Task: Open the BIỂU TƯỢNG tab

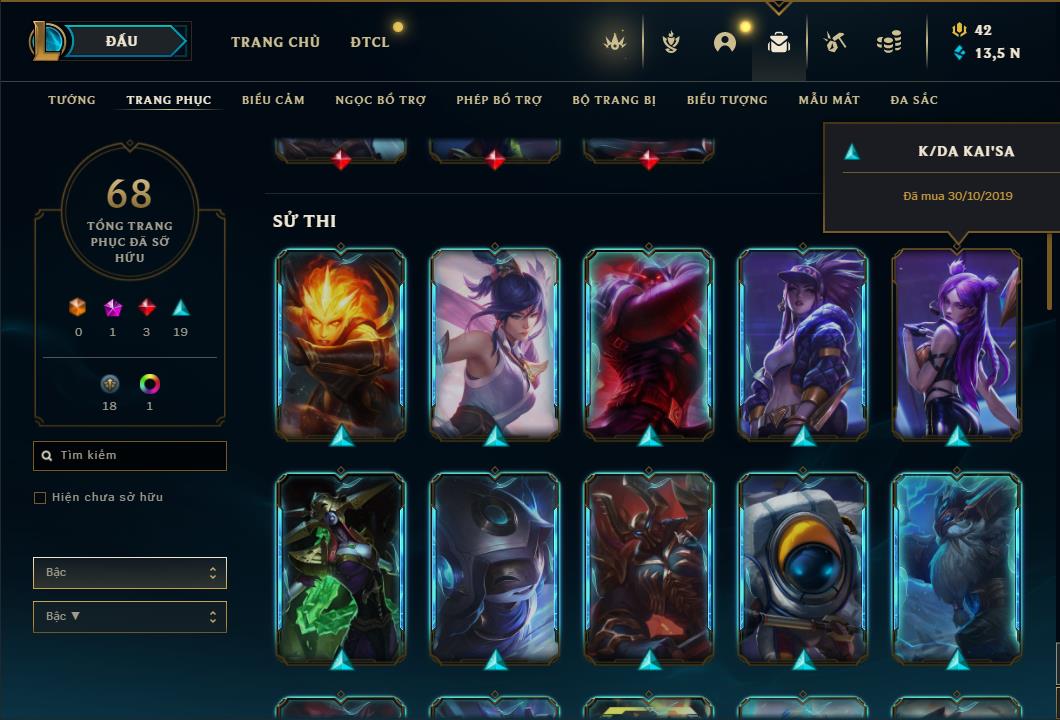Action: click(x=727, y=100)
